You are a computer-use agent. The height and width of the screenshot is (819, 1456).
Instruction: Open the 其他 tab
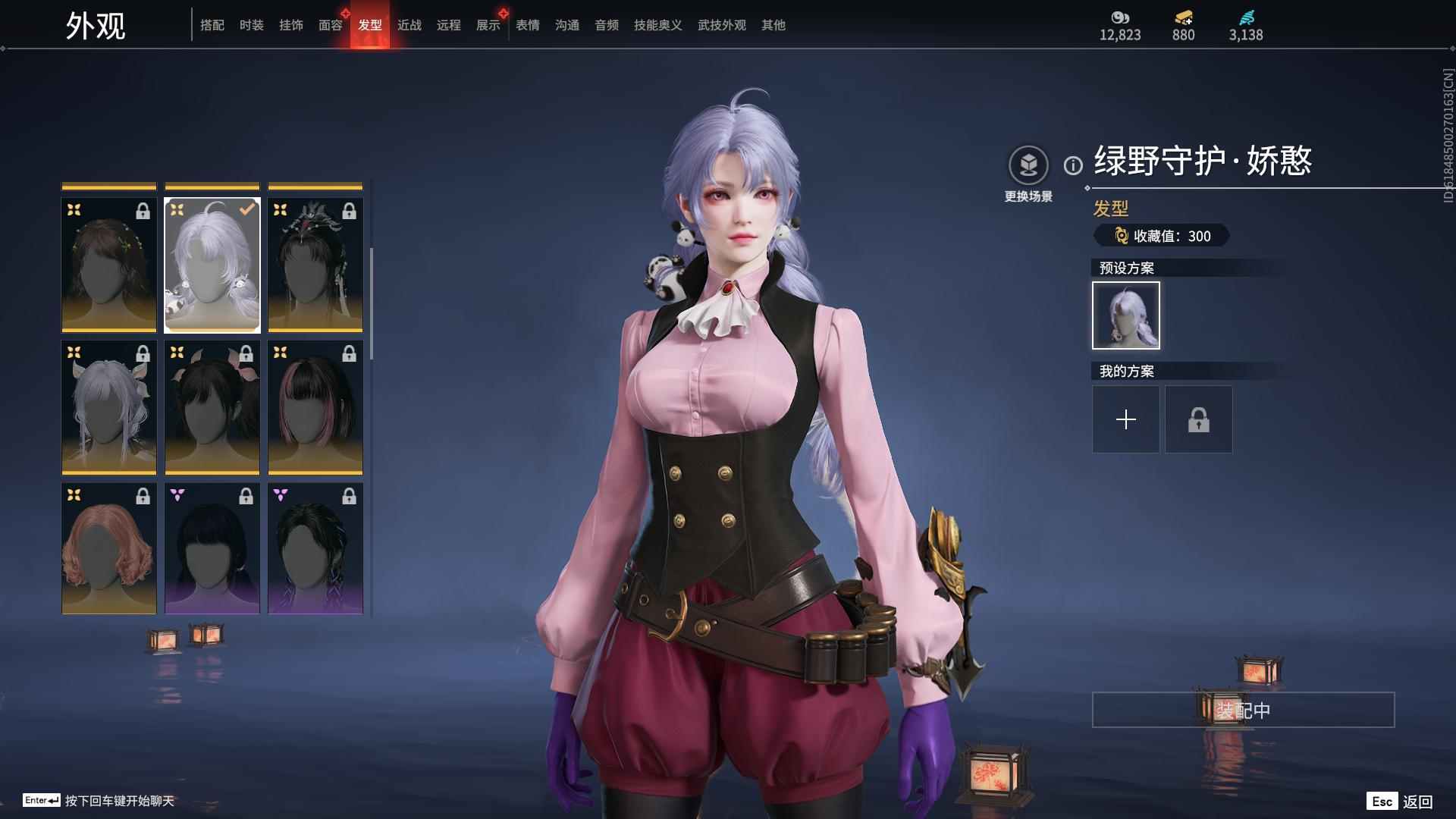click(773, 25)
